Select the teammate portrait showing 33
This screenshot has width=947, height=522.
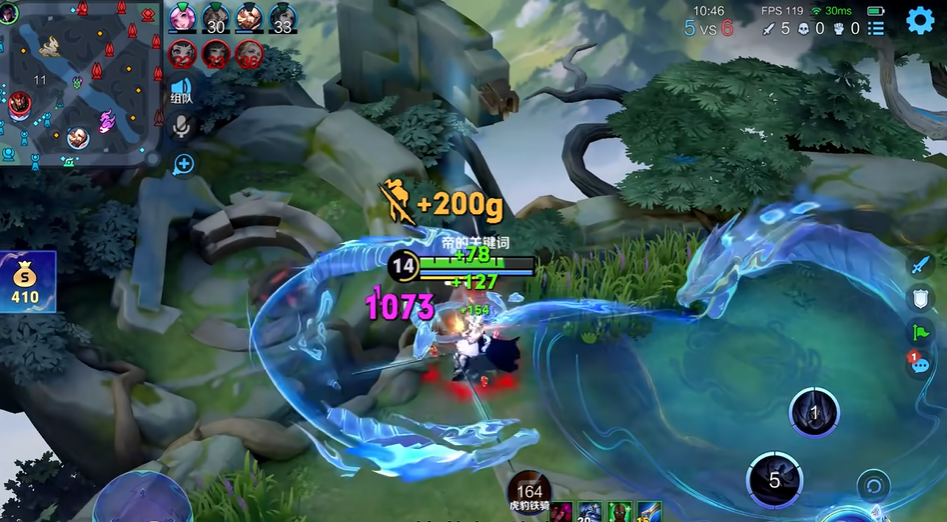click(x=282, y=19)
